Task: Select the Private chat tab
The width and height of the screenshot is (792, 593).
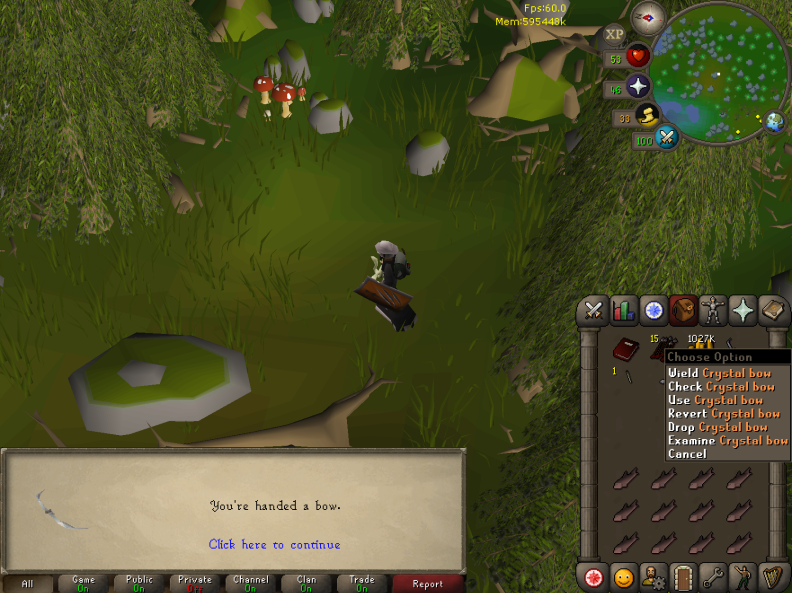Action: coord(195,583)
